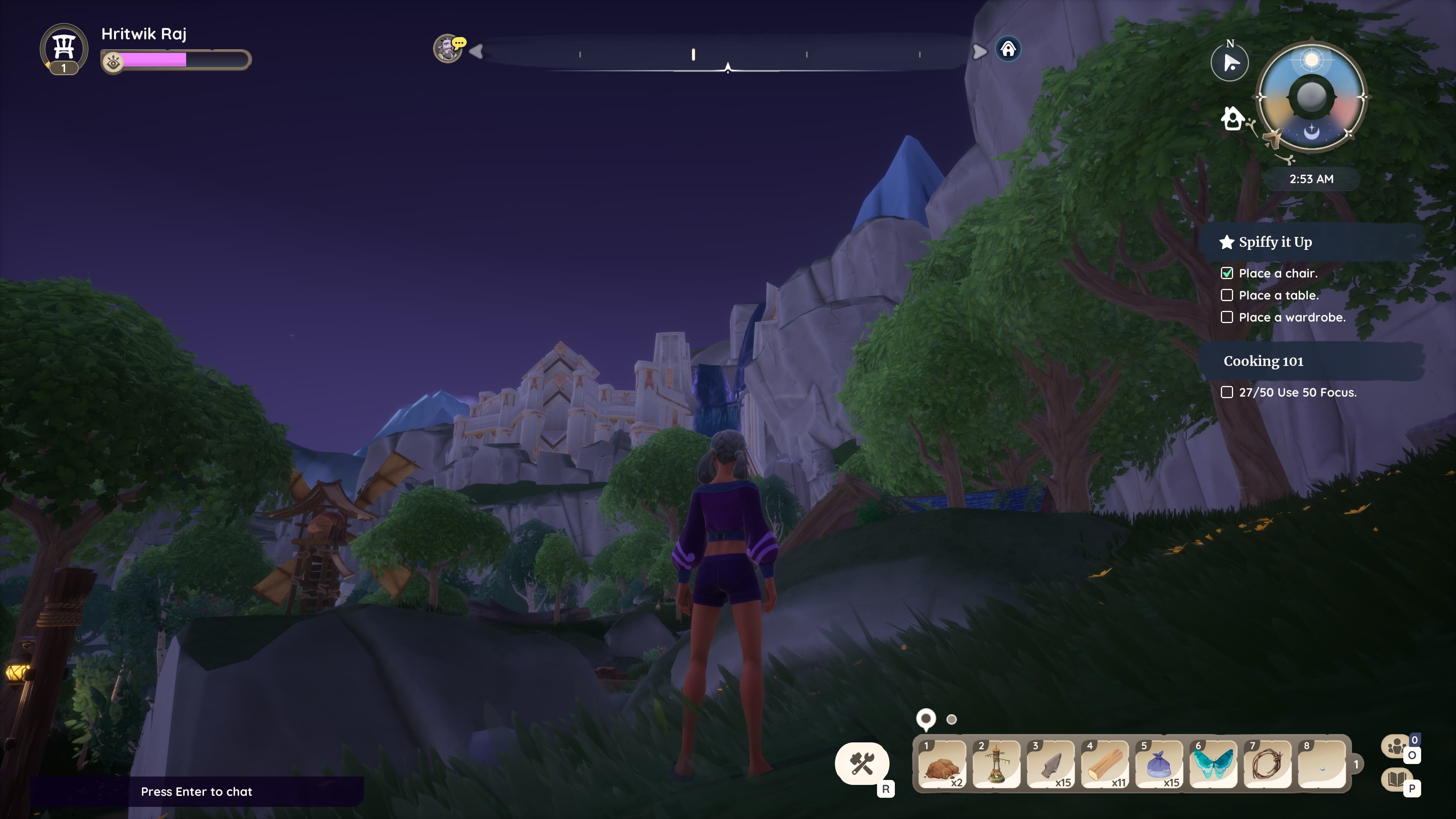1456x819 pixels.
Task: Open the open-book journal icon
Action: (x=1396, y=780)
